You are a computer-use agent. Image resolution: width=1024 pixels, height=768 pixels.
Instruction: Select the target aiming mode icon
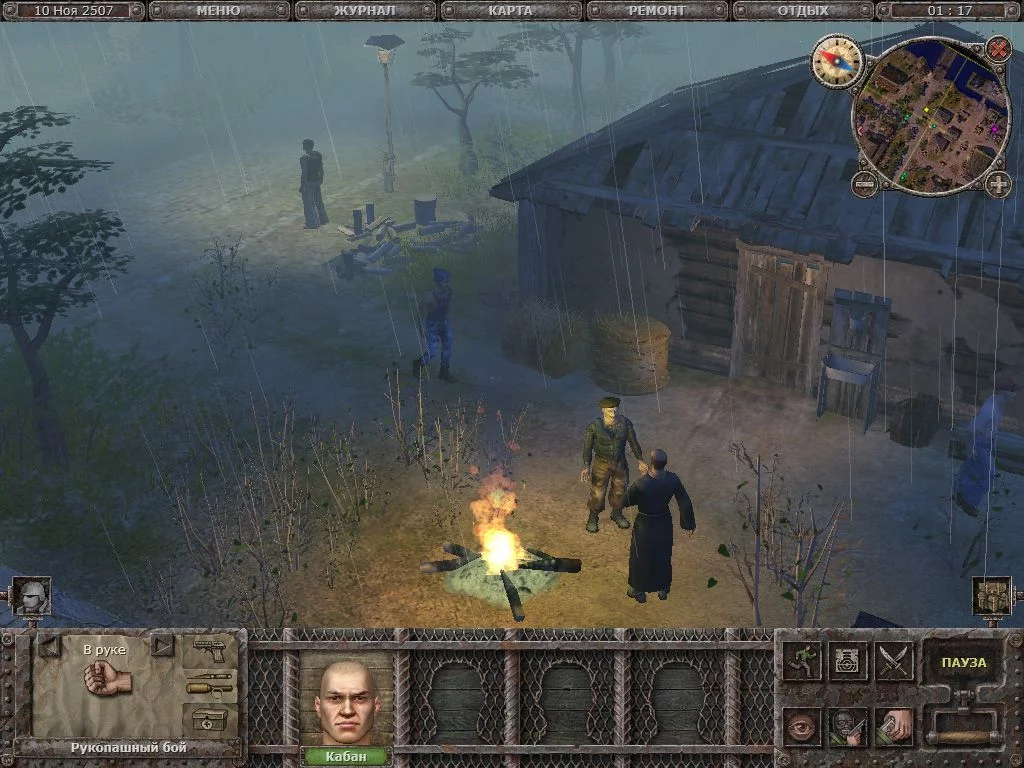[848, 661]
